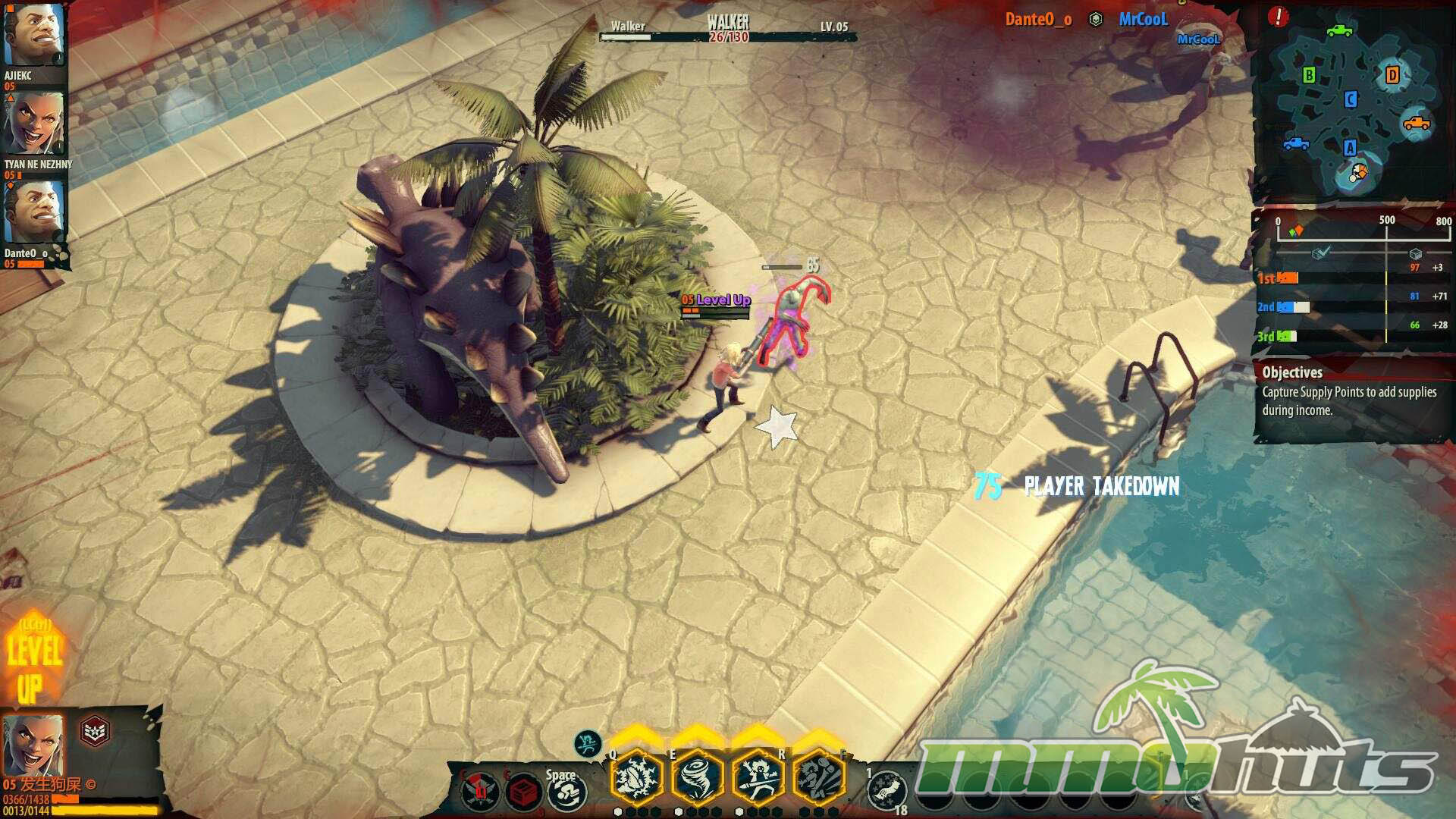This screenshot has height=819, width=1456.
Task: Select supply point B on minimap
Action: [1309, 75]
